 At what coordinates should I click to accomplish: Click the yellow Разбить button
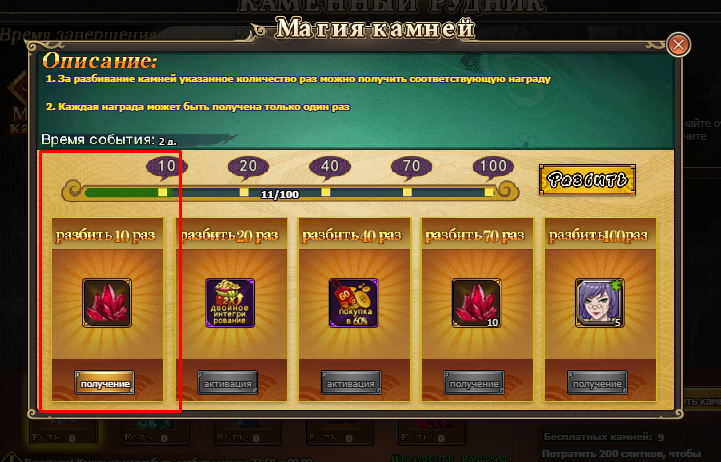[x=587, y=180]
